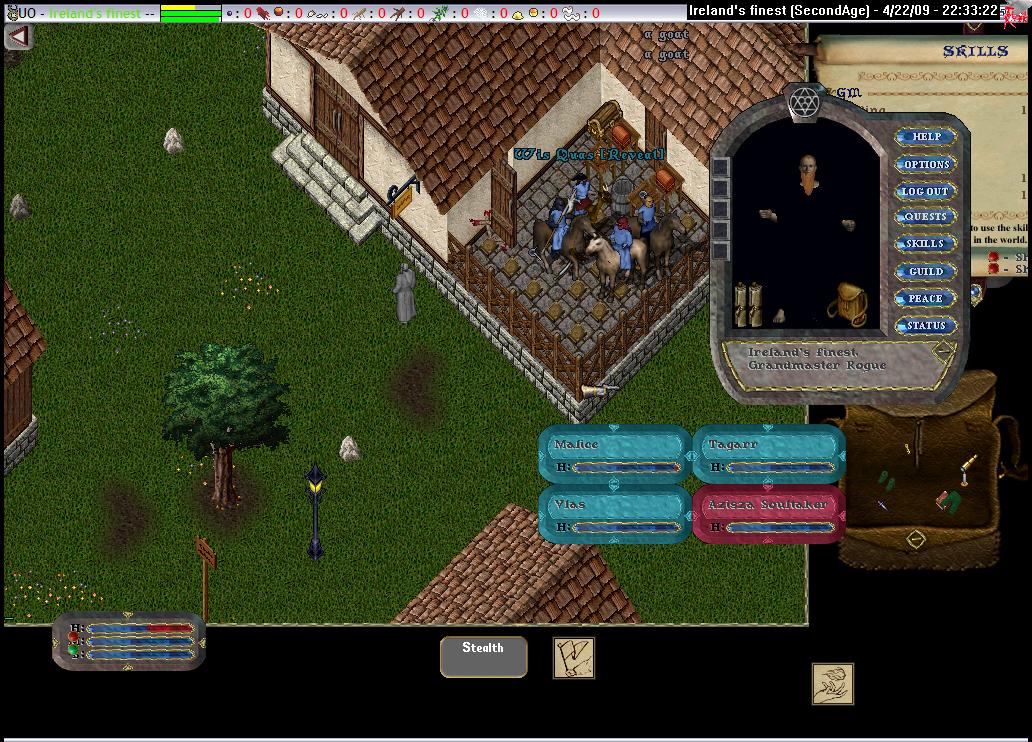1032x742 pixels.
Task: Use the spyglass in the backpack
Action: (x=967, y=465)
